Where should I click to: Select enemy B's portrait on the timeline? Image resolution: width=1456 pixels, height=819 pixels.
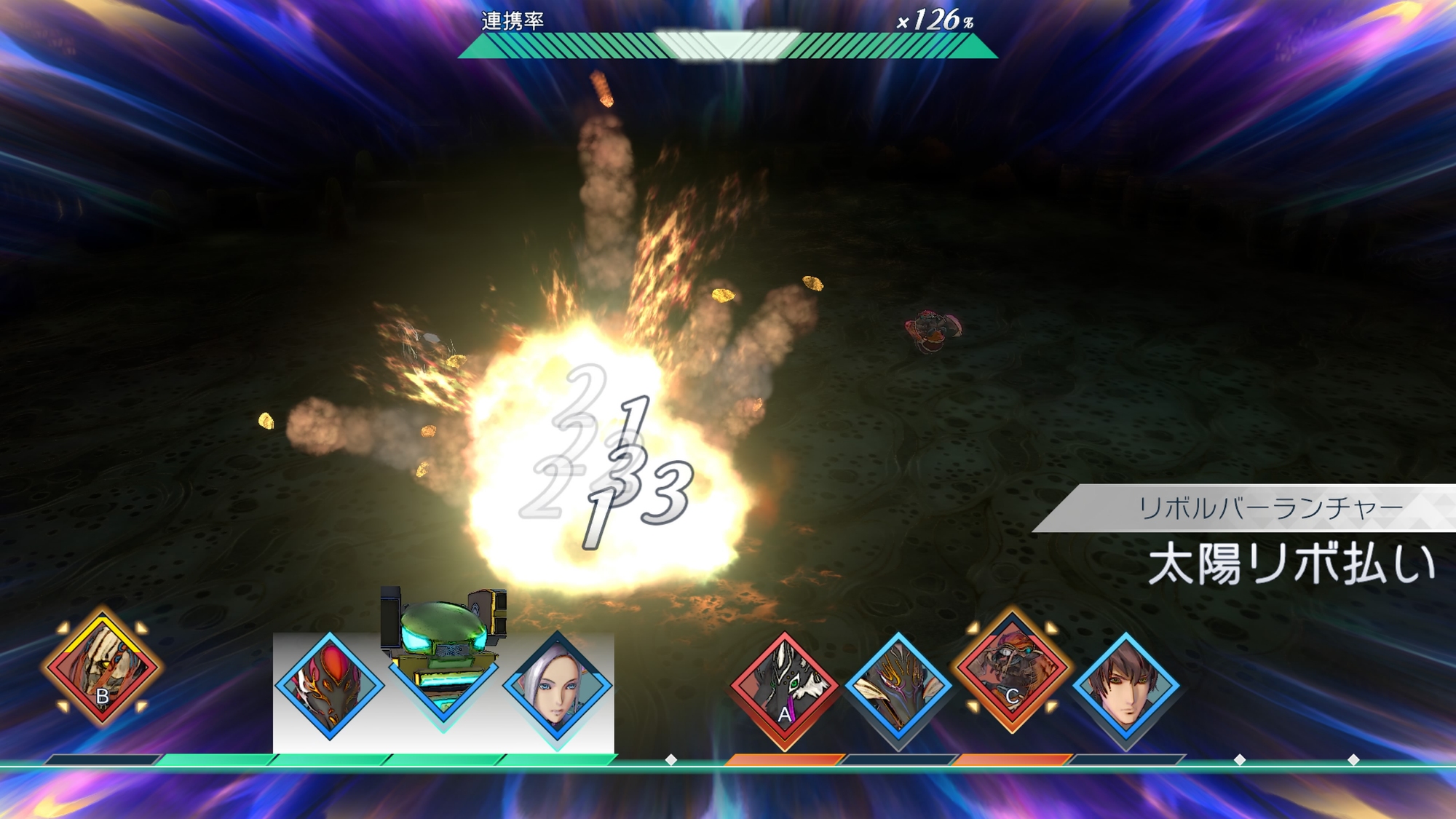(x=103, y=667)
